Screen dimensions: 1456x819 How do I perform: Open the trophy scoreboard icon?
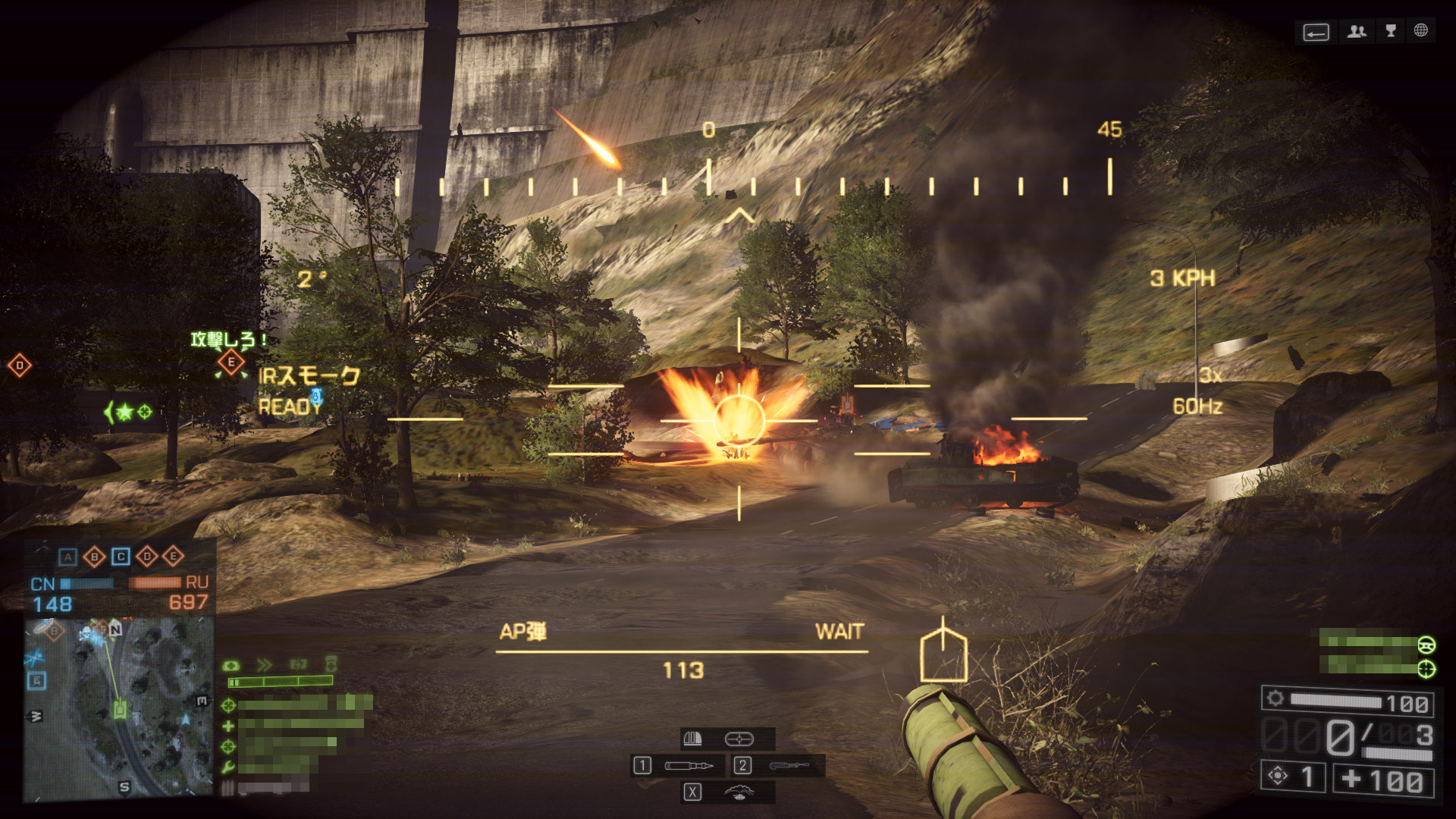(x=1391, y=31)
